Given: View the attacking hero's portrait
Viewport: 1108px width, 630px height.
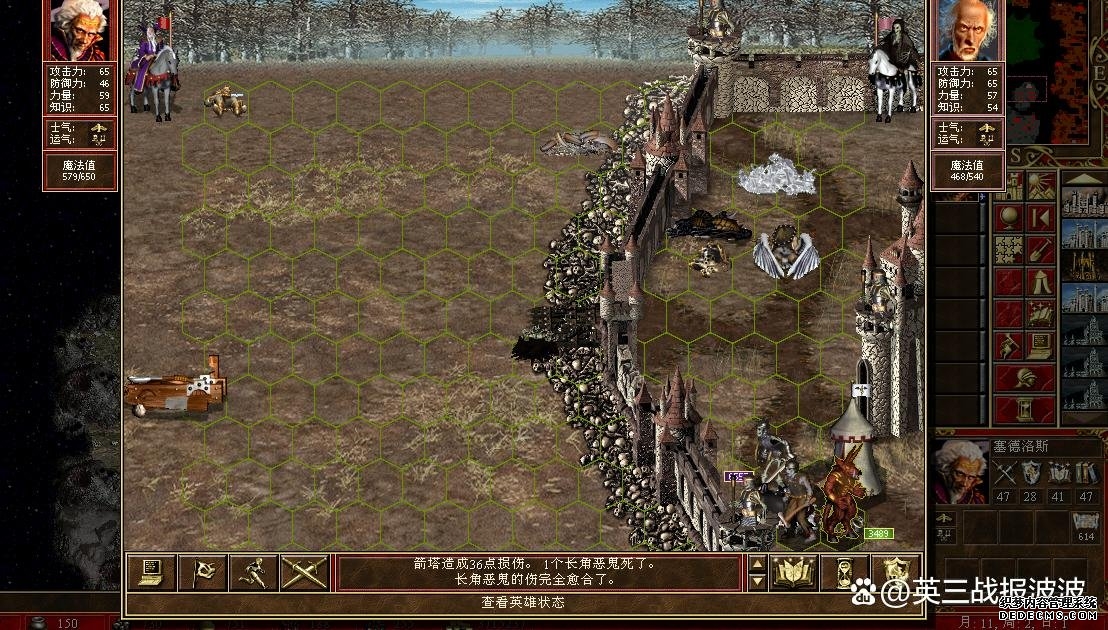Looking at the screenshot, I should tap(80, 30).
